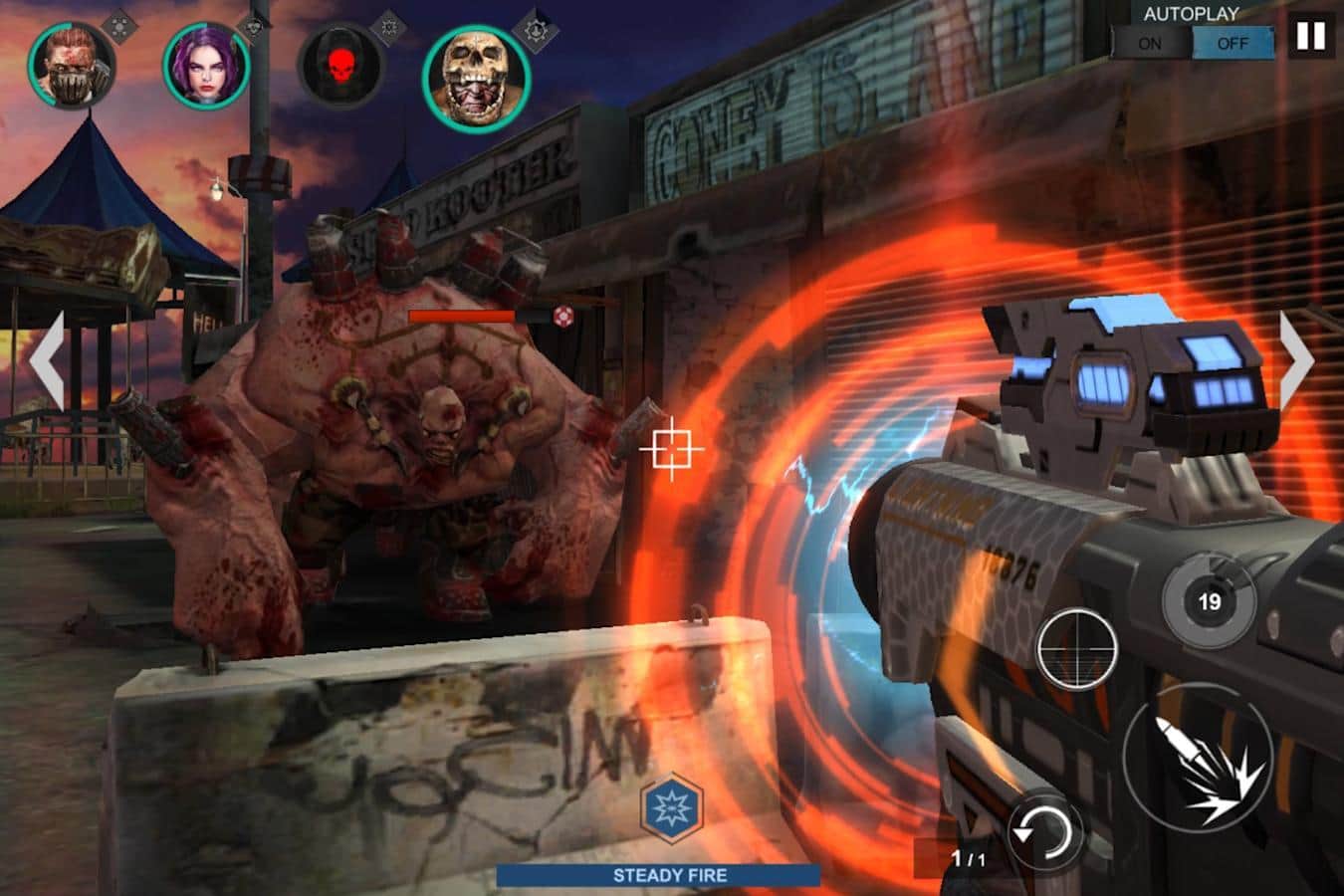
Task: Move to the right cover position arrow
Action: (1296, 360)
